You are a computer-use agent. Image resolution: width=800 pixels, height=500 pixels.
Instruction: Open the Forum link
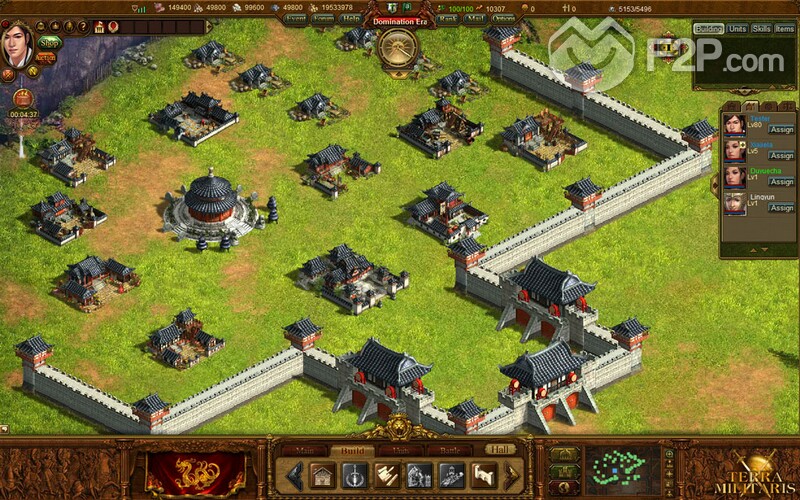323,18
